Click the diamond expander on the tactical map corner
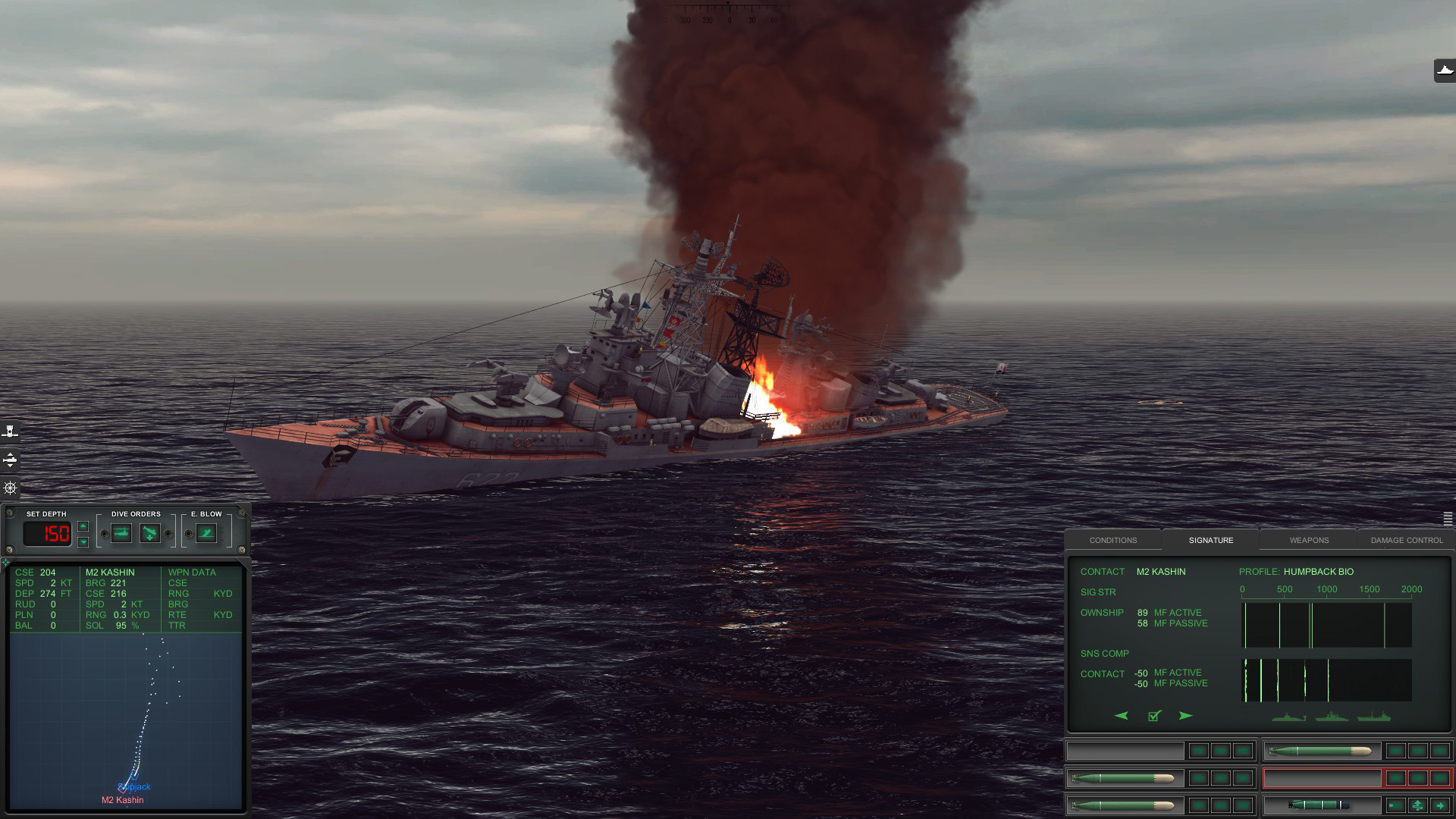Screen dimensions: 1456x819 [6, 563]
